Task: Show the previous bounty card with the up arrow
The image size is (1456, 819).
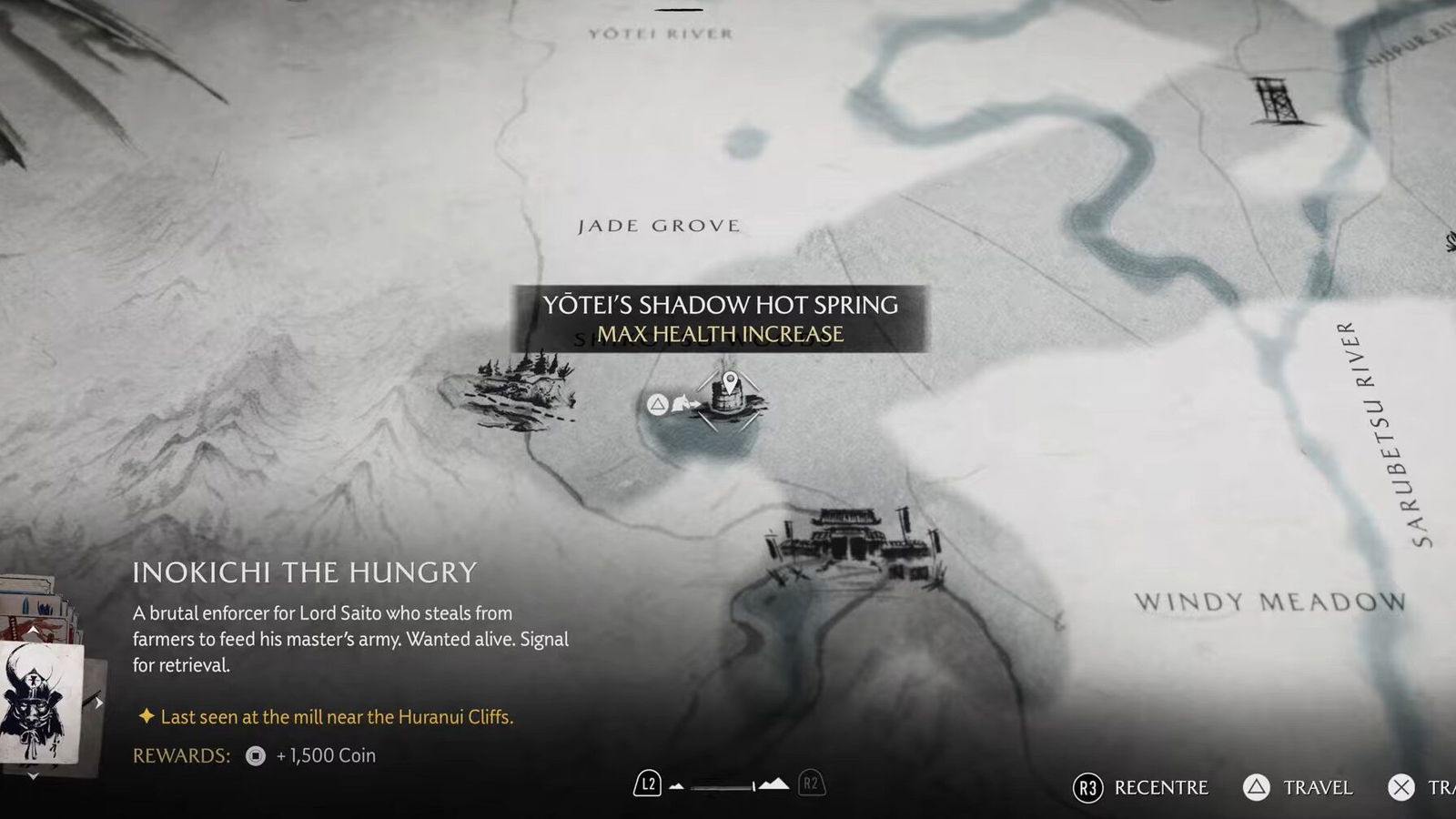Action: point(33,630)
